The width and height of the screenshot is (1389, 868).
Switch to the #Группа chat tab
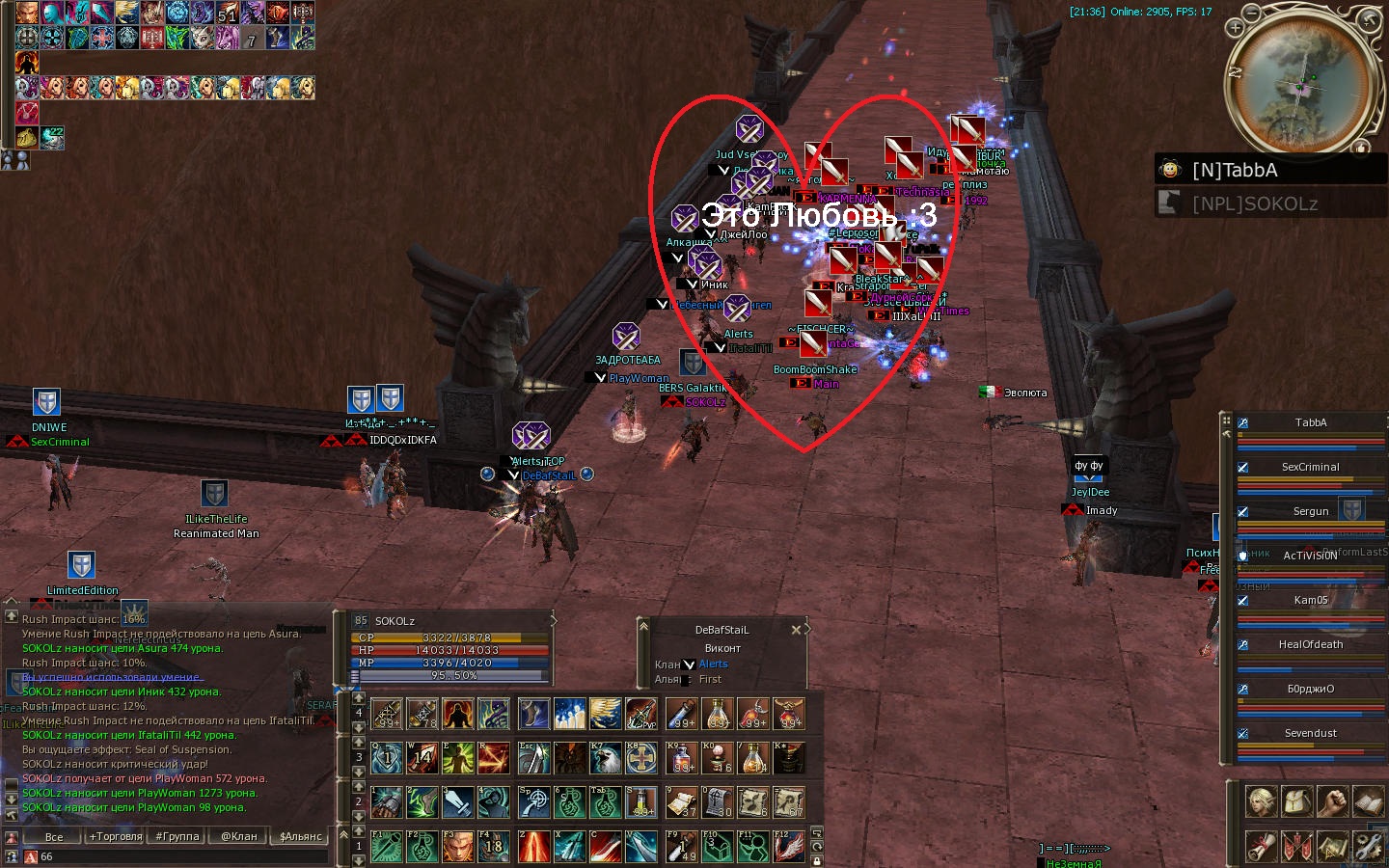[x=177, y=836]
